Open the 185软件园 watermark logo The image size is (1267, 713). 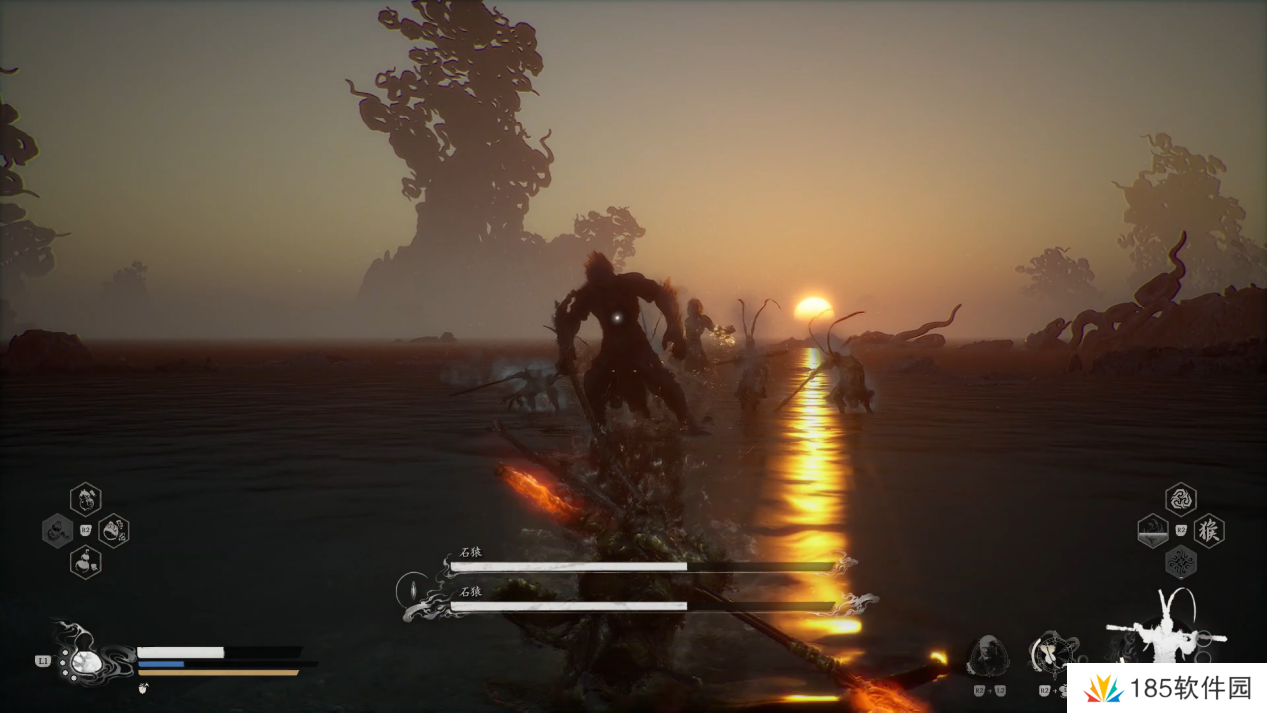[1163, 688]
